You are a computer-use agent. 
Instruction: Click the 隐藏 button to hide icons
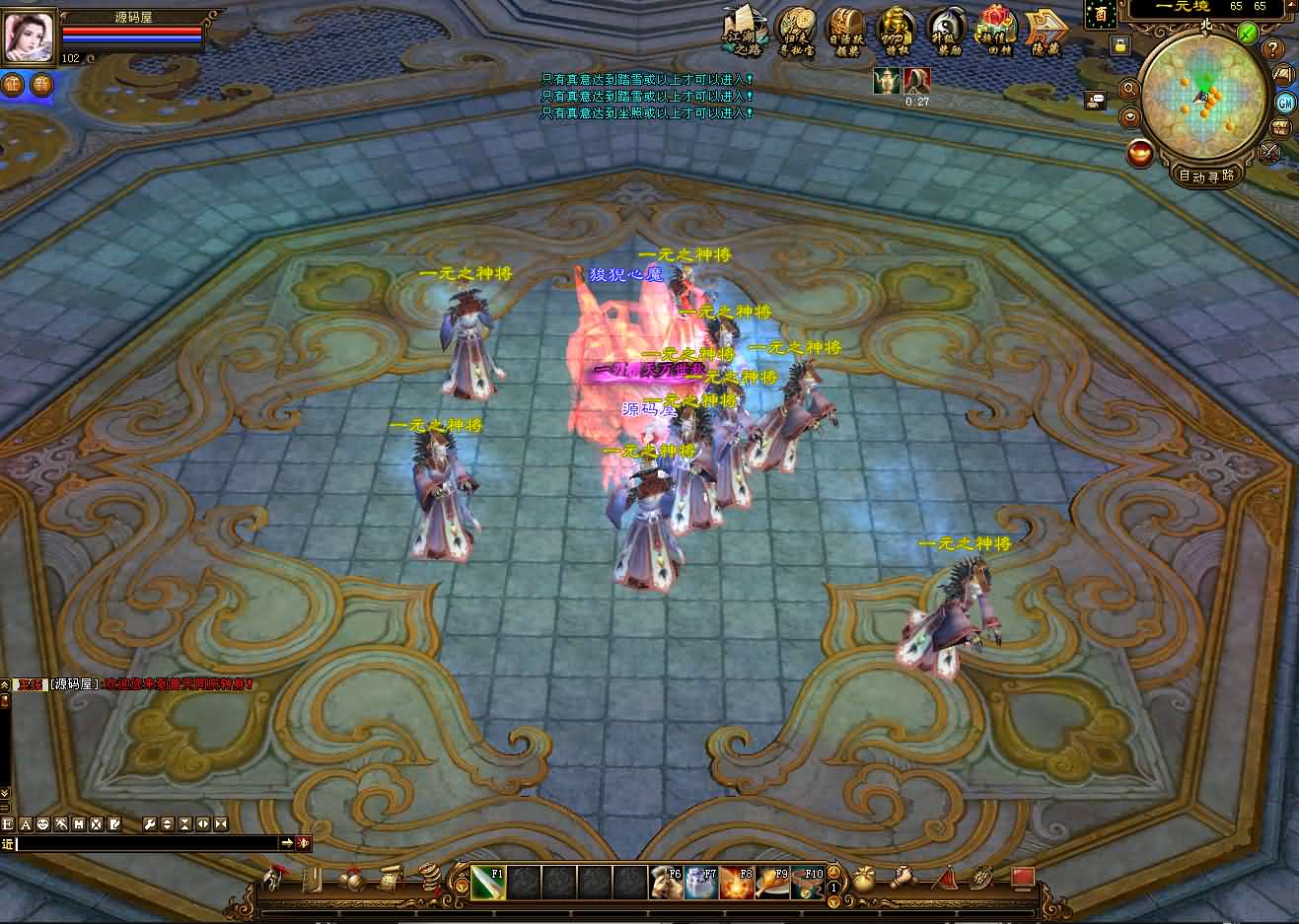coord(1046,32)
